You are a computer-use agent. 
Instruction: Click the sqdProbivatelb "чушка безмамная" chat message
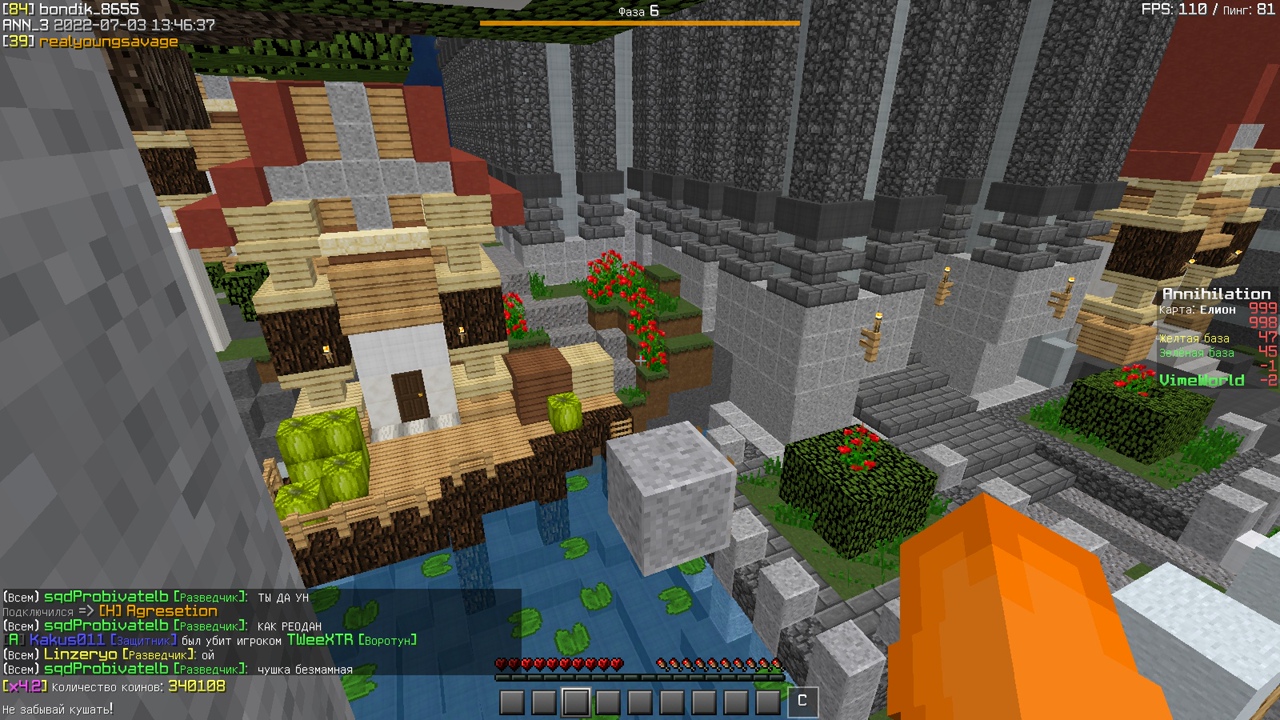tap(178, 669)
